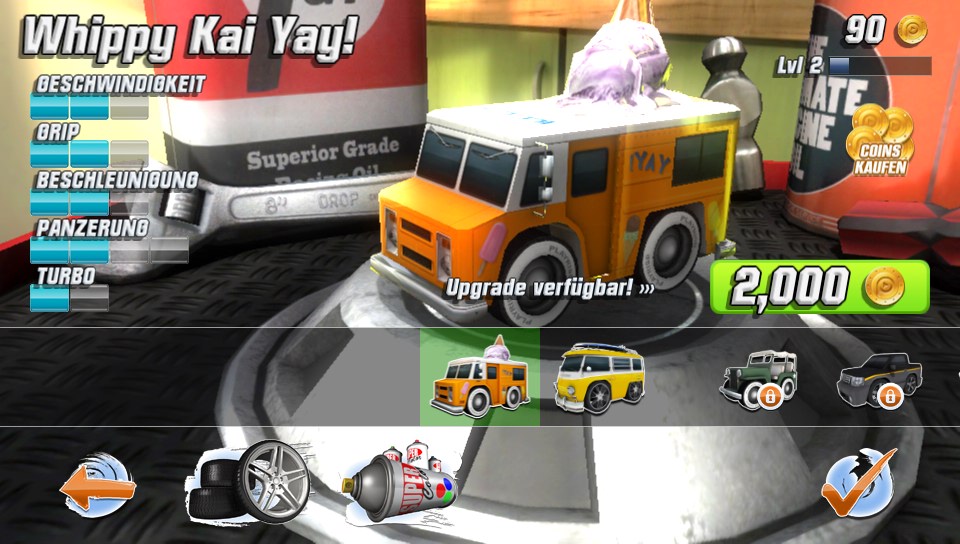Tap the Upgrade verfügbar prompt

[x=549, y=287]
